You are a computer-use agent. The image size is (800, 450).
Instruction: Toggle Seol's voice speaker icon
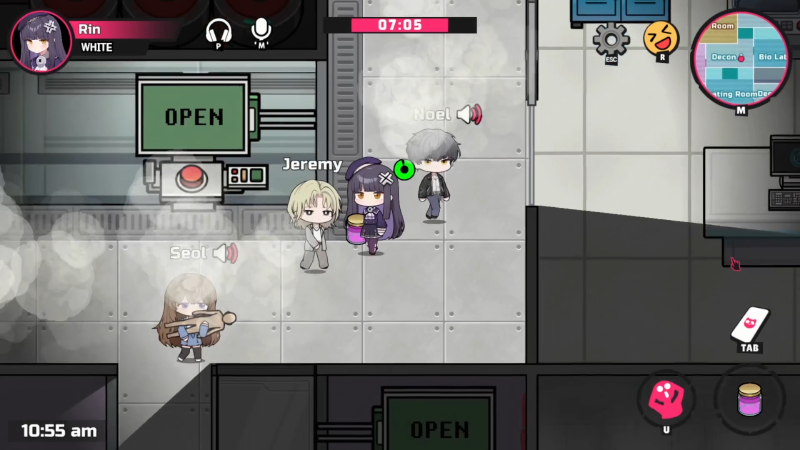225,253
